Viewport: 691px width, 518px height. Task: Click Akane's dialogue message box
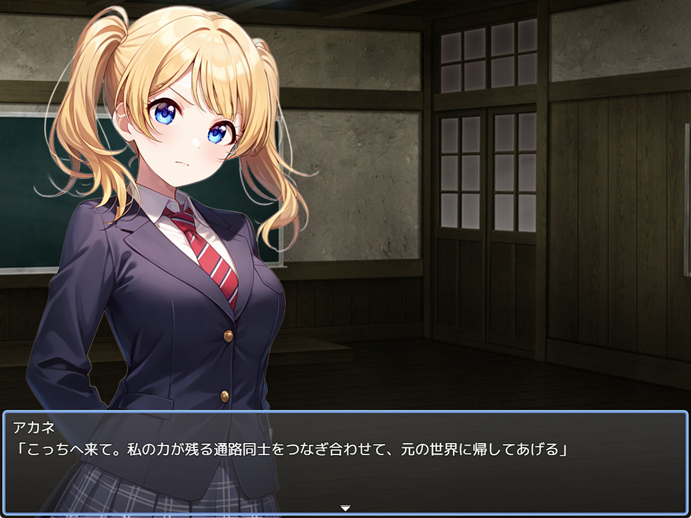coord(345,461)
